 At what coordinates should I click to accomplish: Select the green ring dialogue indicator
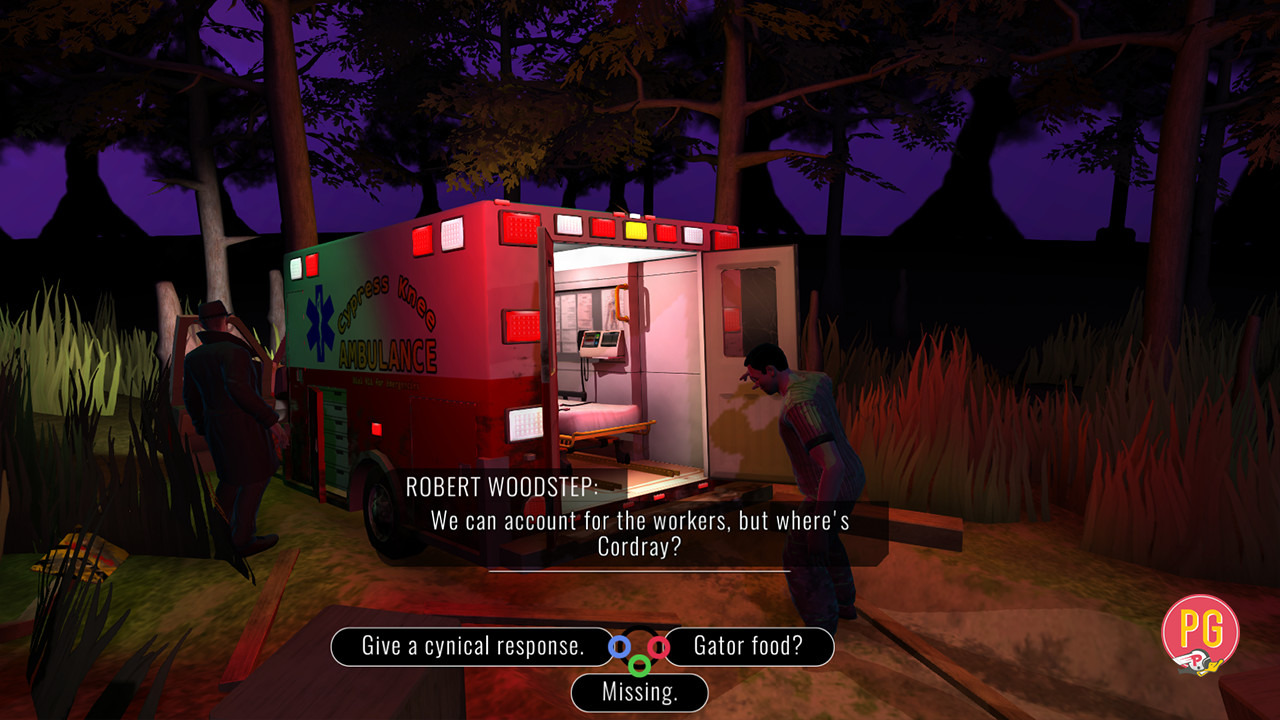[639, 665]
